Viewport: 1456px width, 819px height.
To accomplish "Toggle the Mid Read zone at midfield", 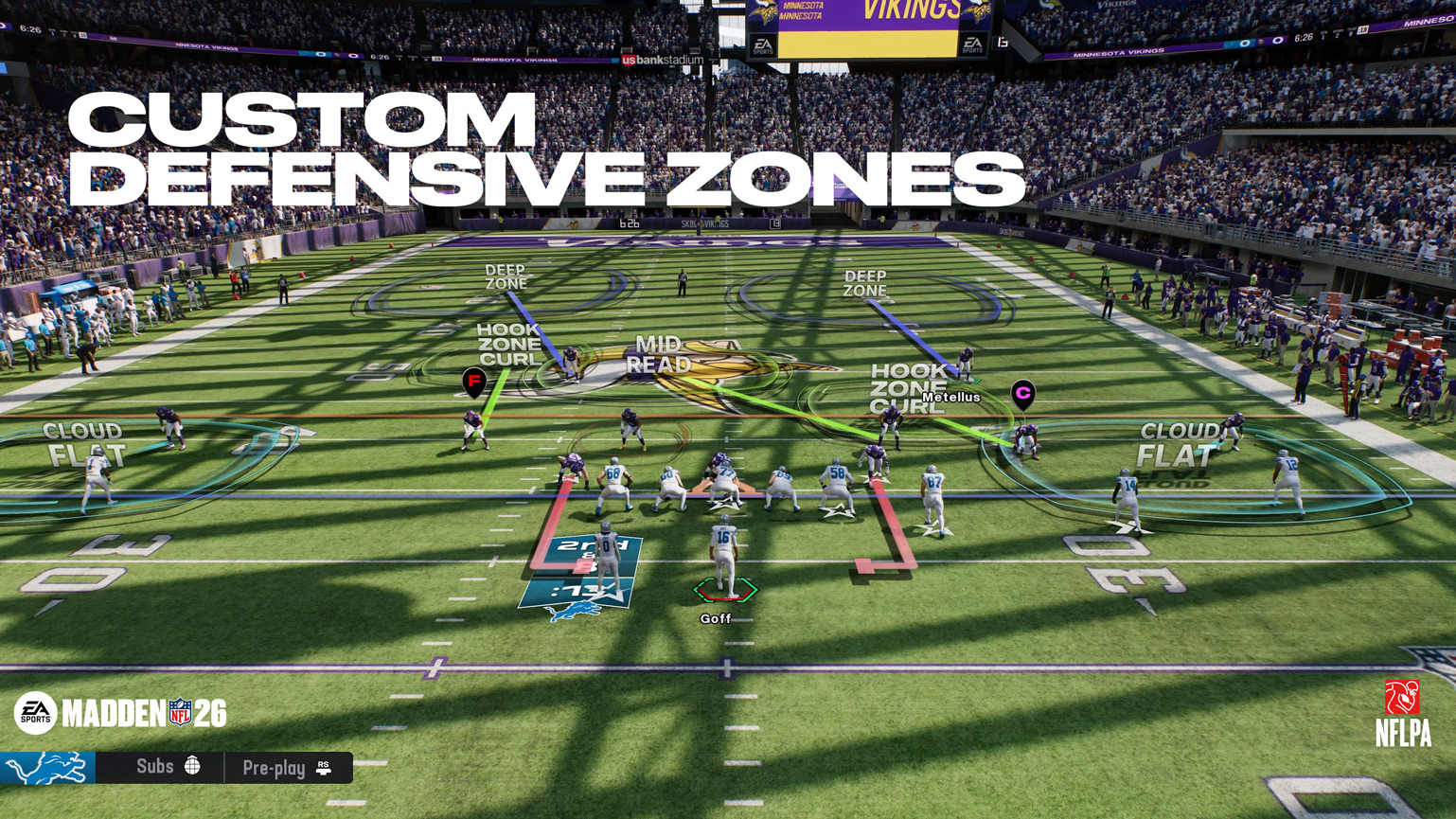I will pos(661,354).
